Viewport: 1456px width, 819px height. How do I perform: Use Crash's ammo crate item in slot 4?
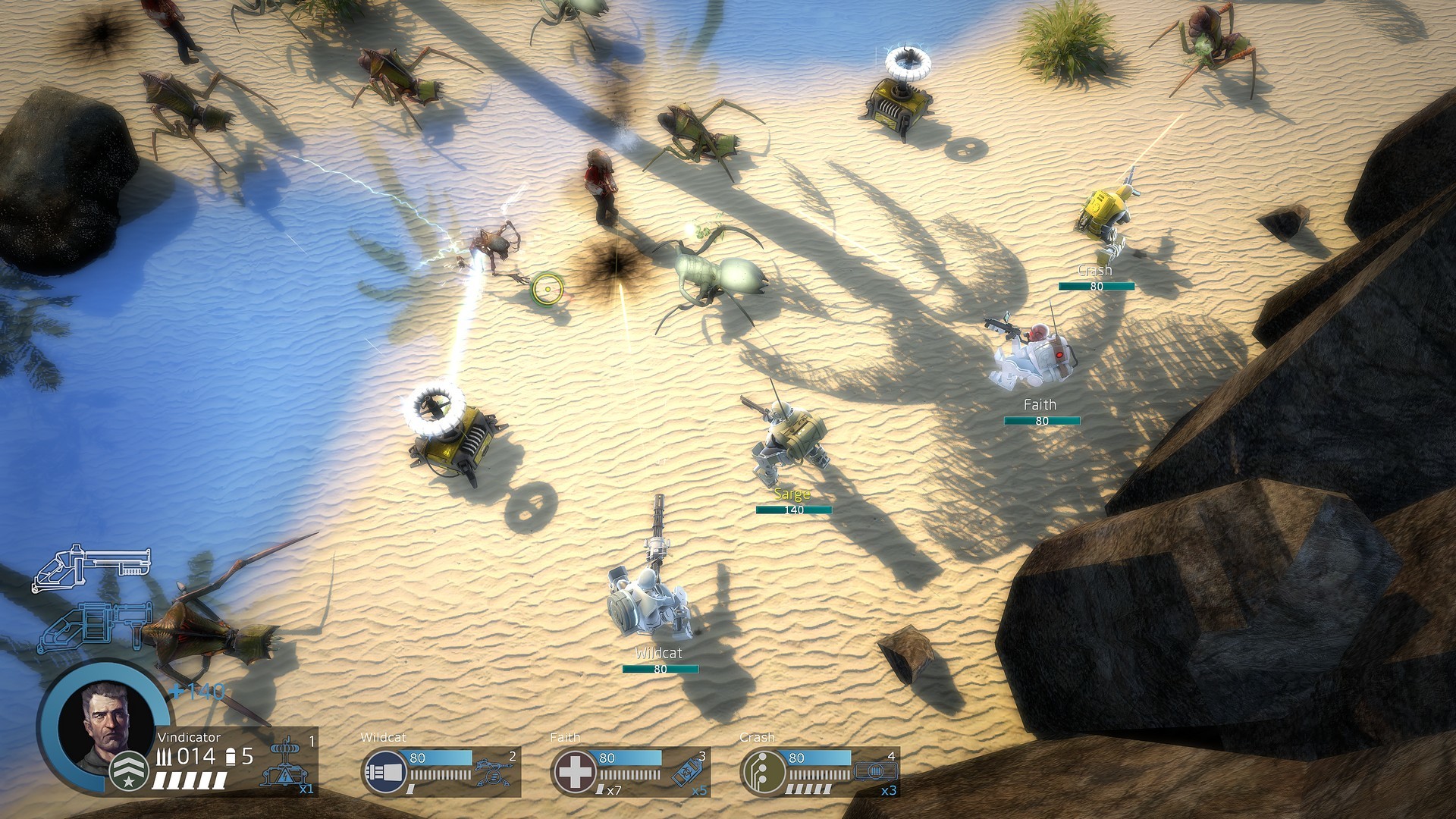click(x=877, y=772)
